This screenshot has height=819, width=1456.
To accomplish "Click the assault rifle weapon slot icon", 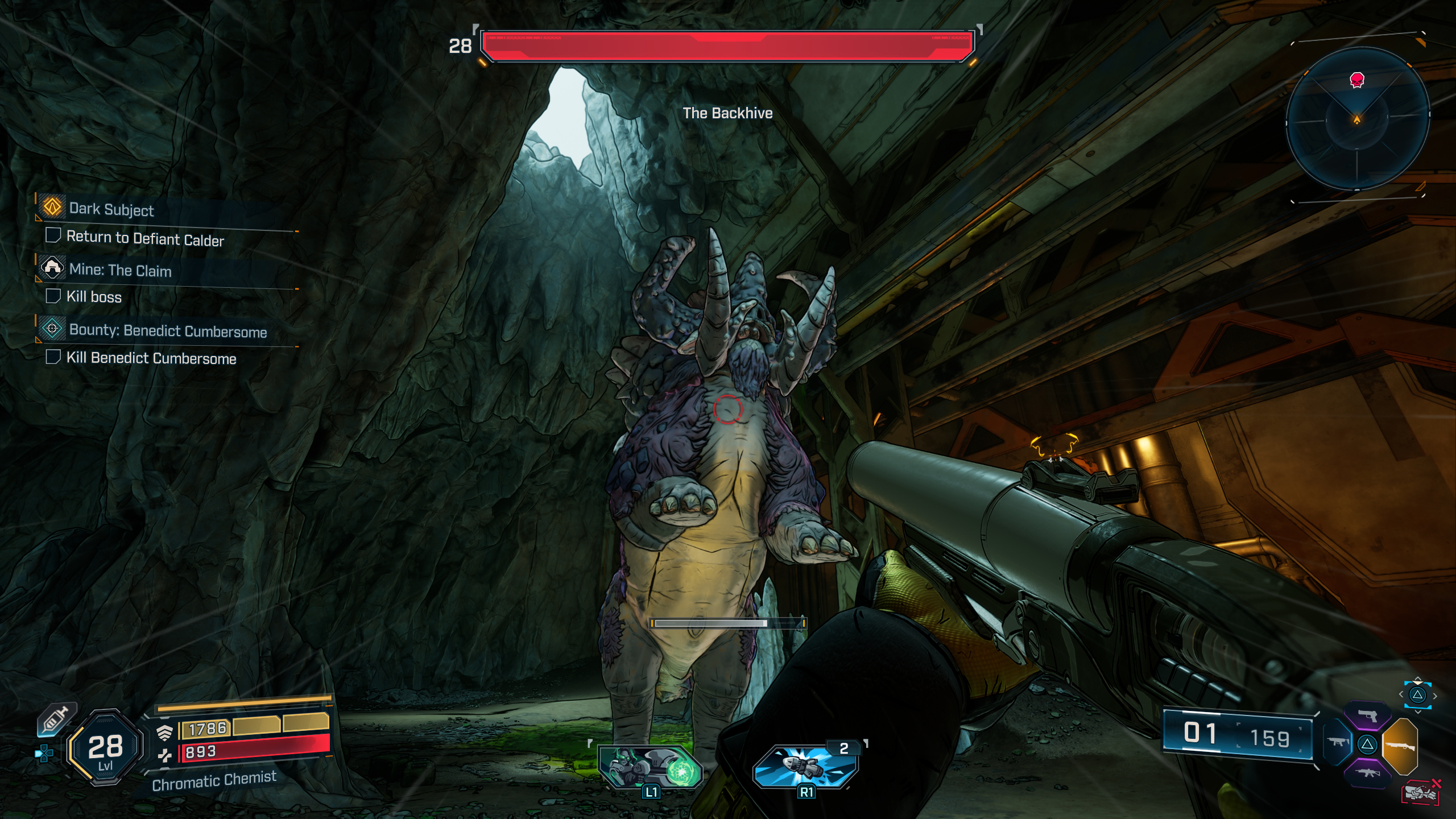I will pos(1368,774).
